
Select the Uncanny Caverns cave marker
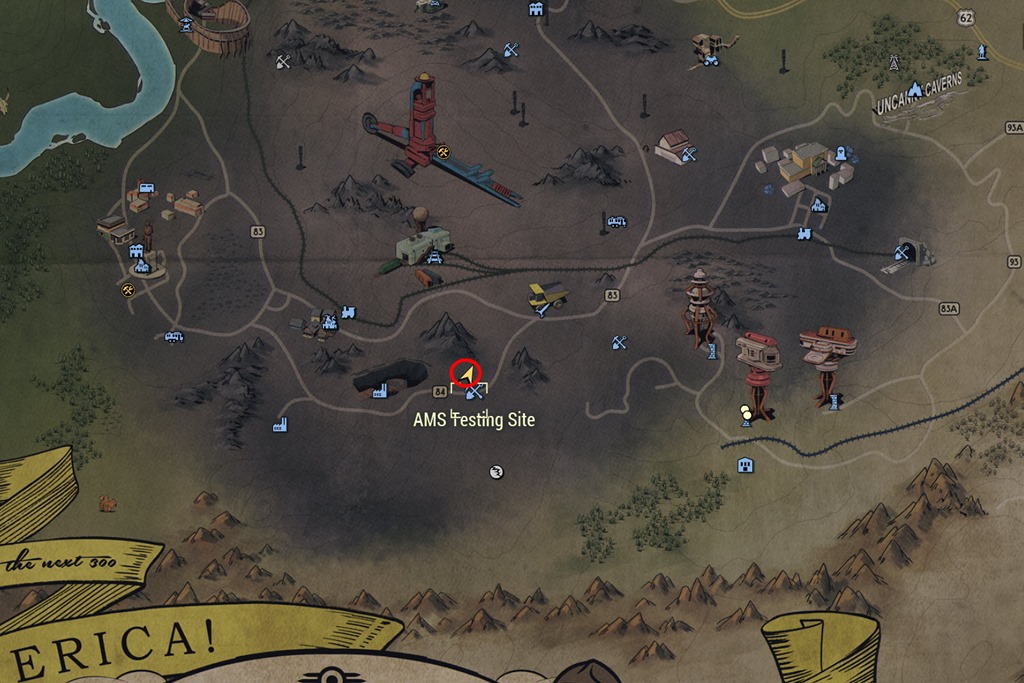click(x=914, y=90)
